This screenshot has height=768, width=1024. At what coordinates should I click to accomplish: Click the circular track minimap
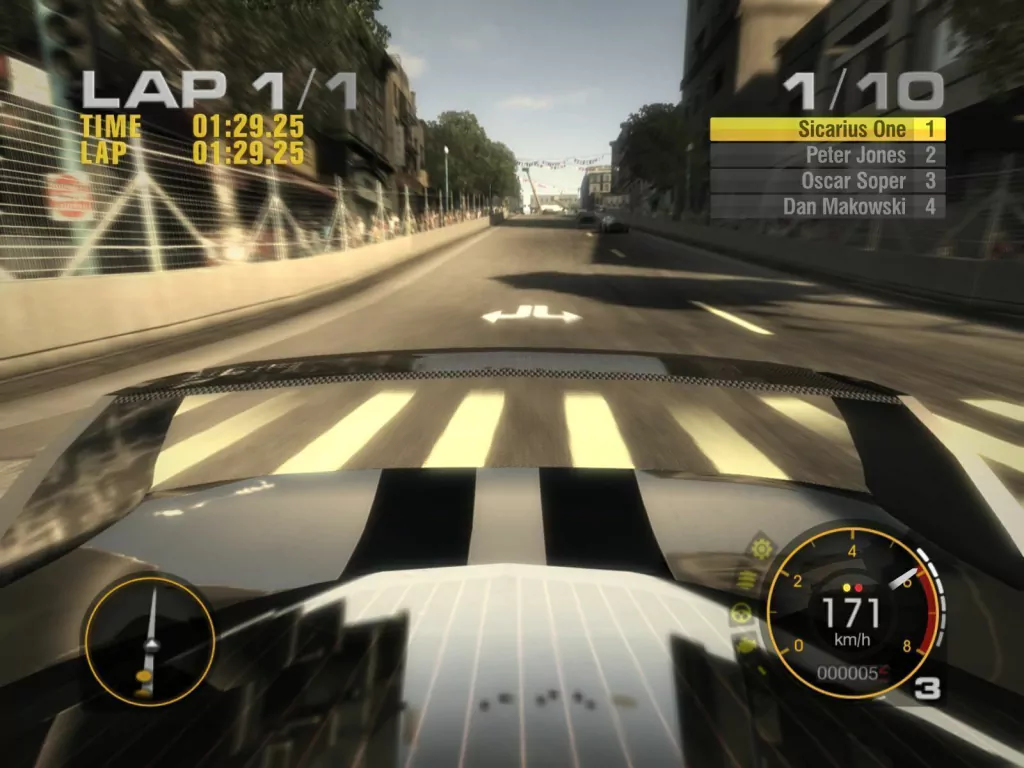149,637
